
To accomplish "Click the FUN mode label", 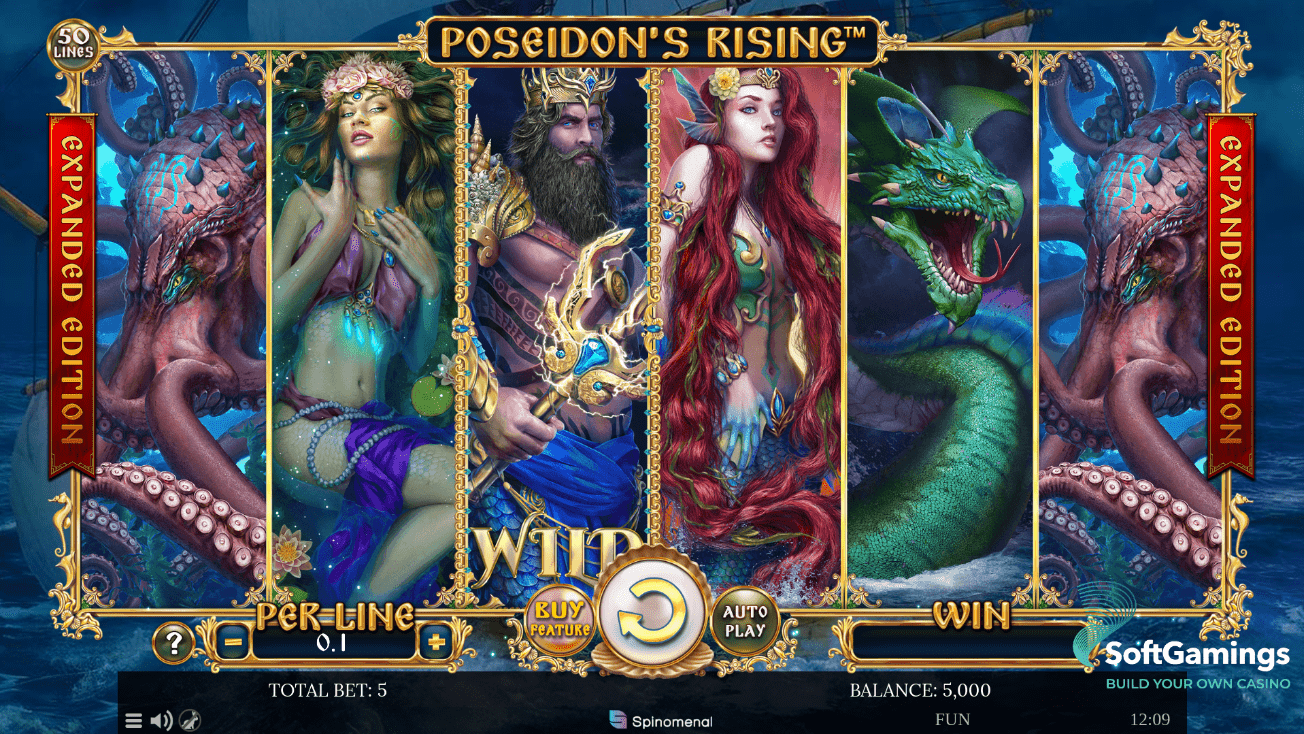I will [x=952, y=719].
